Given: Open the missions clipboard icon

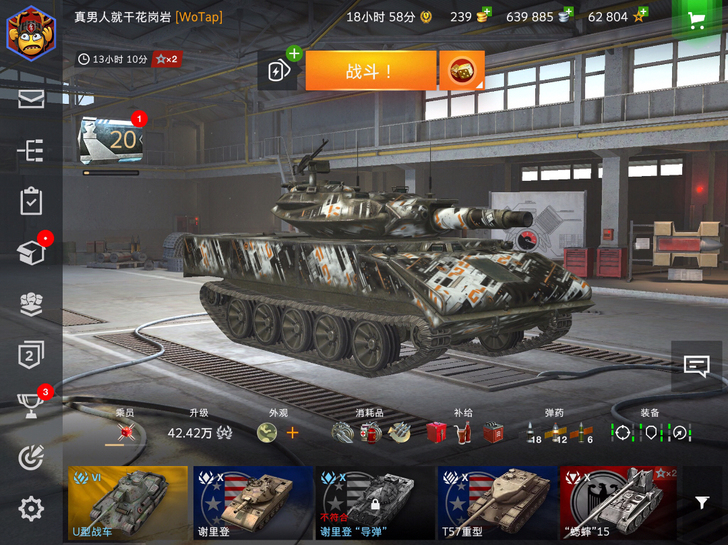Looking at the screenshot, I should 31,201.
